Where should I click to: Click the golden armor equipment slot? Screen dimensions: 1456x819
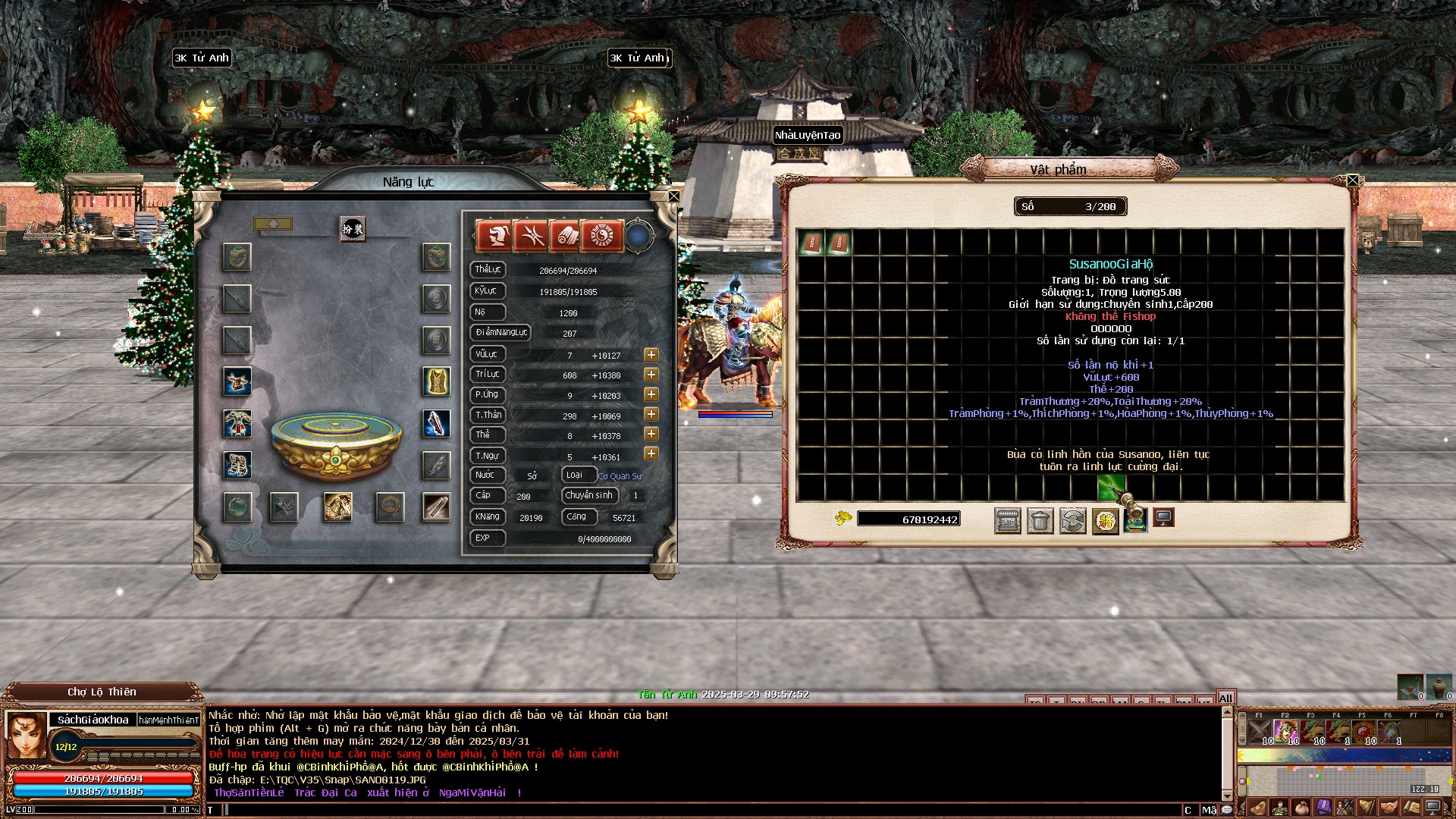436,381
